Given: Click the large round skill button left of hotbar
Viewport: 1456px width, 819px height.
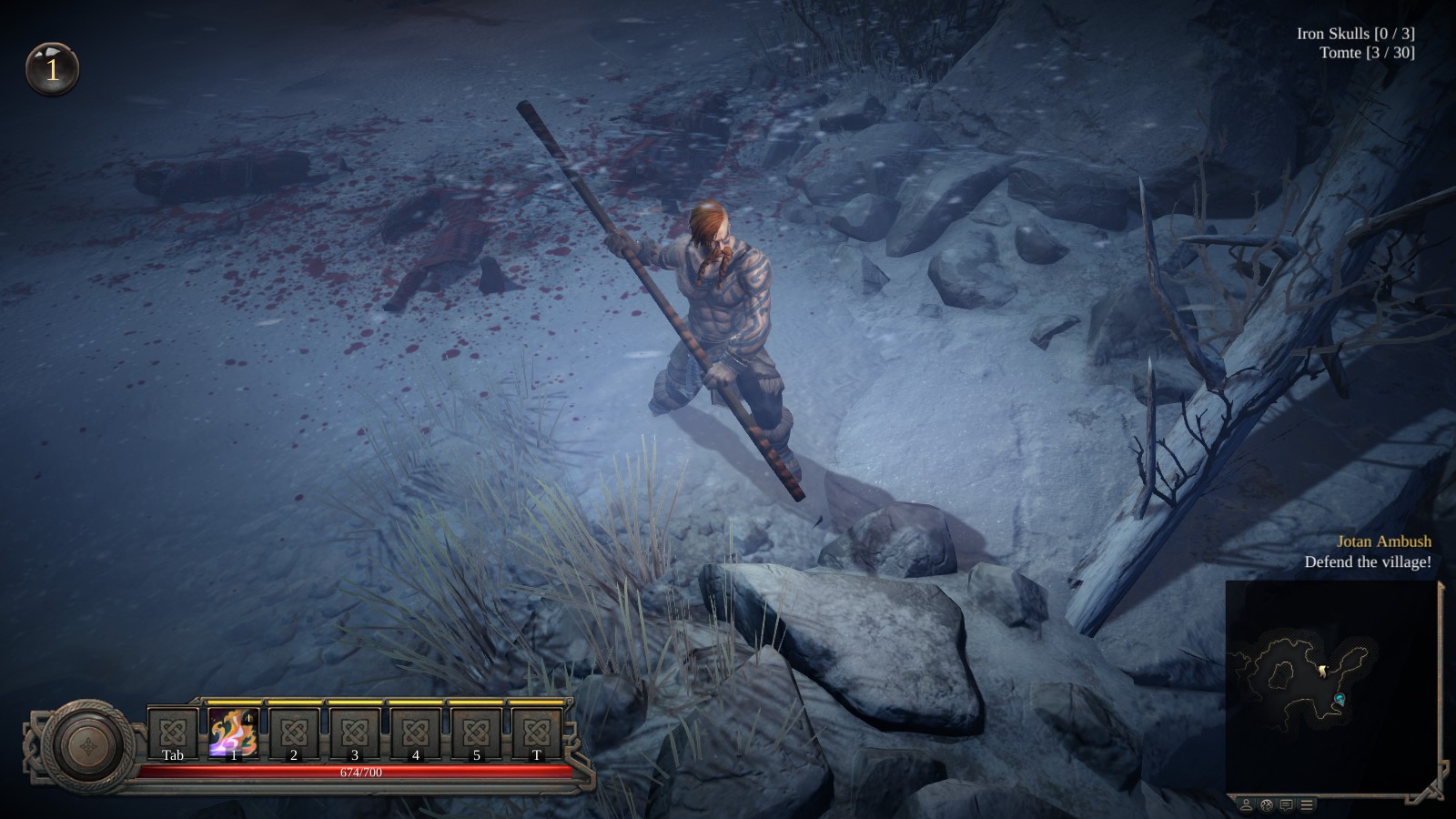Looking at the screenshot, I should tap(86, 743).
